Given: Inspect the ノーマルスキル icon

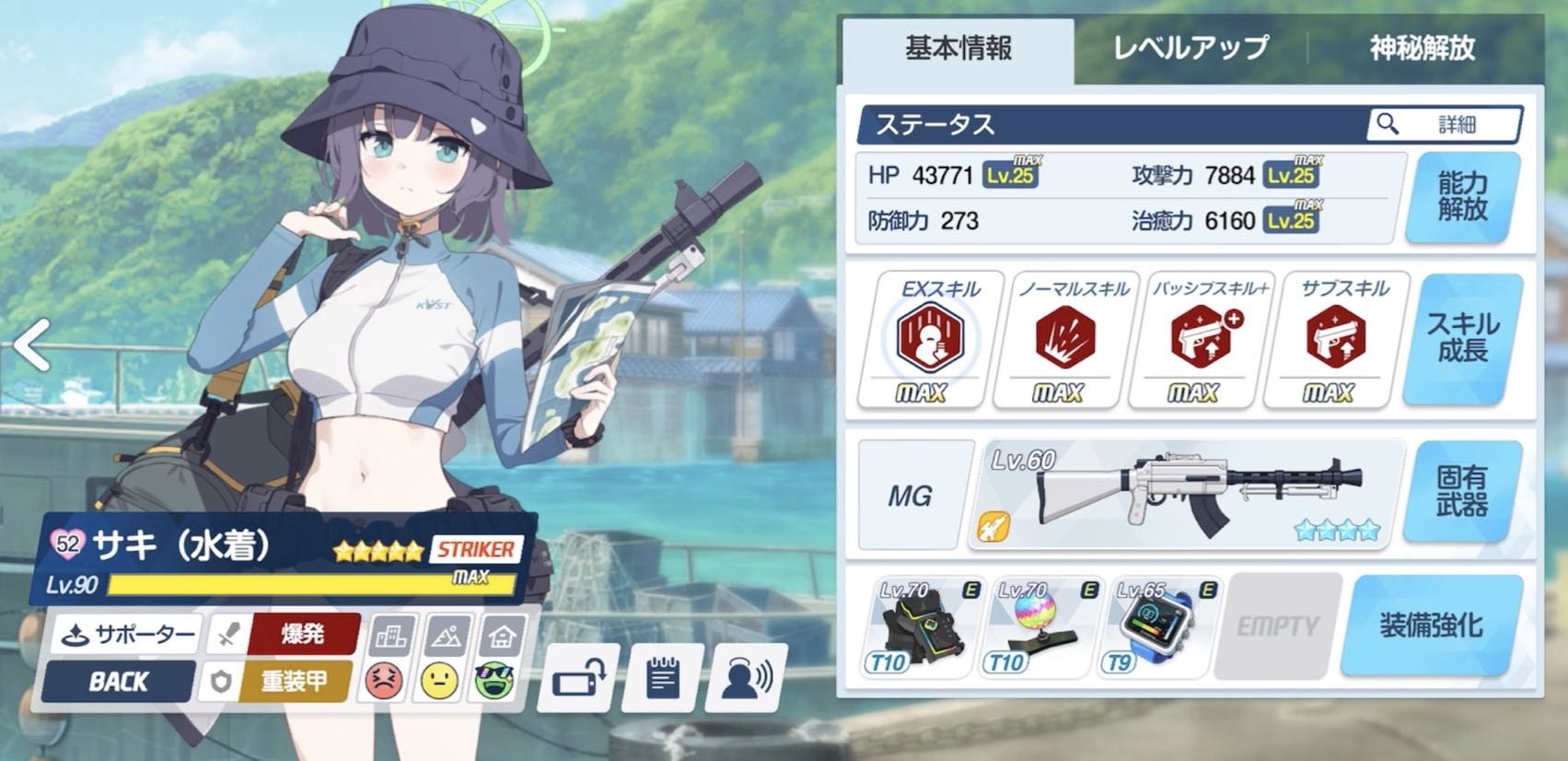Looking at the screenshot, I should pyautogui.click(x=1065, y=338).
